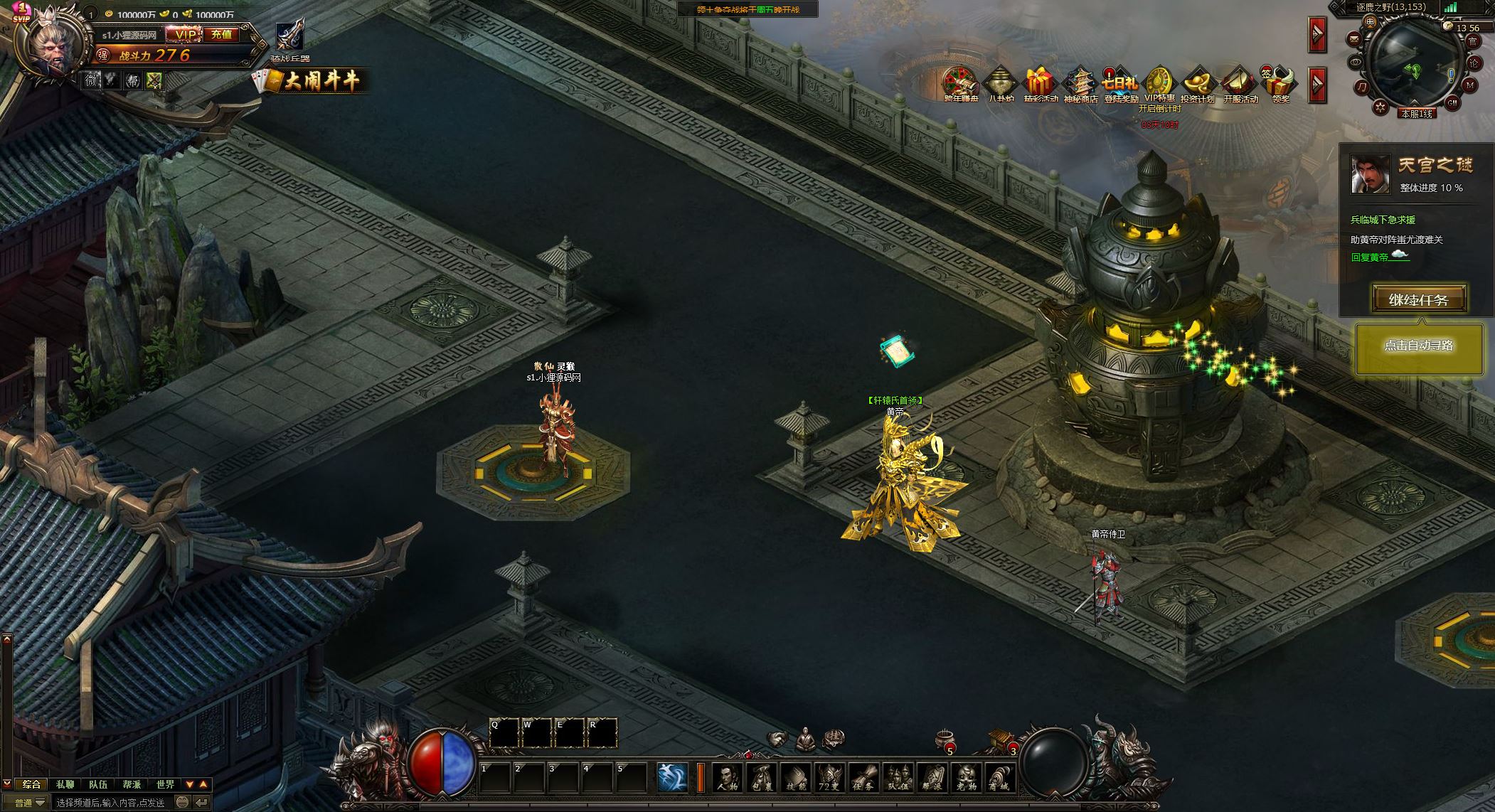Open the 神秘商店 mystery shop icon
1495x812 pixels.
tap(1080, 85)
